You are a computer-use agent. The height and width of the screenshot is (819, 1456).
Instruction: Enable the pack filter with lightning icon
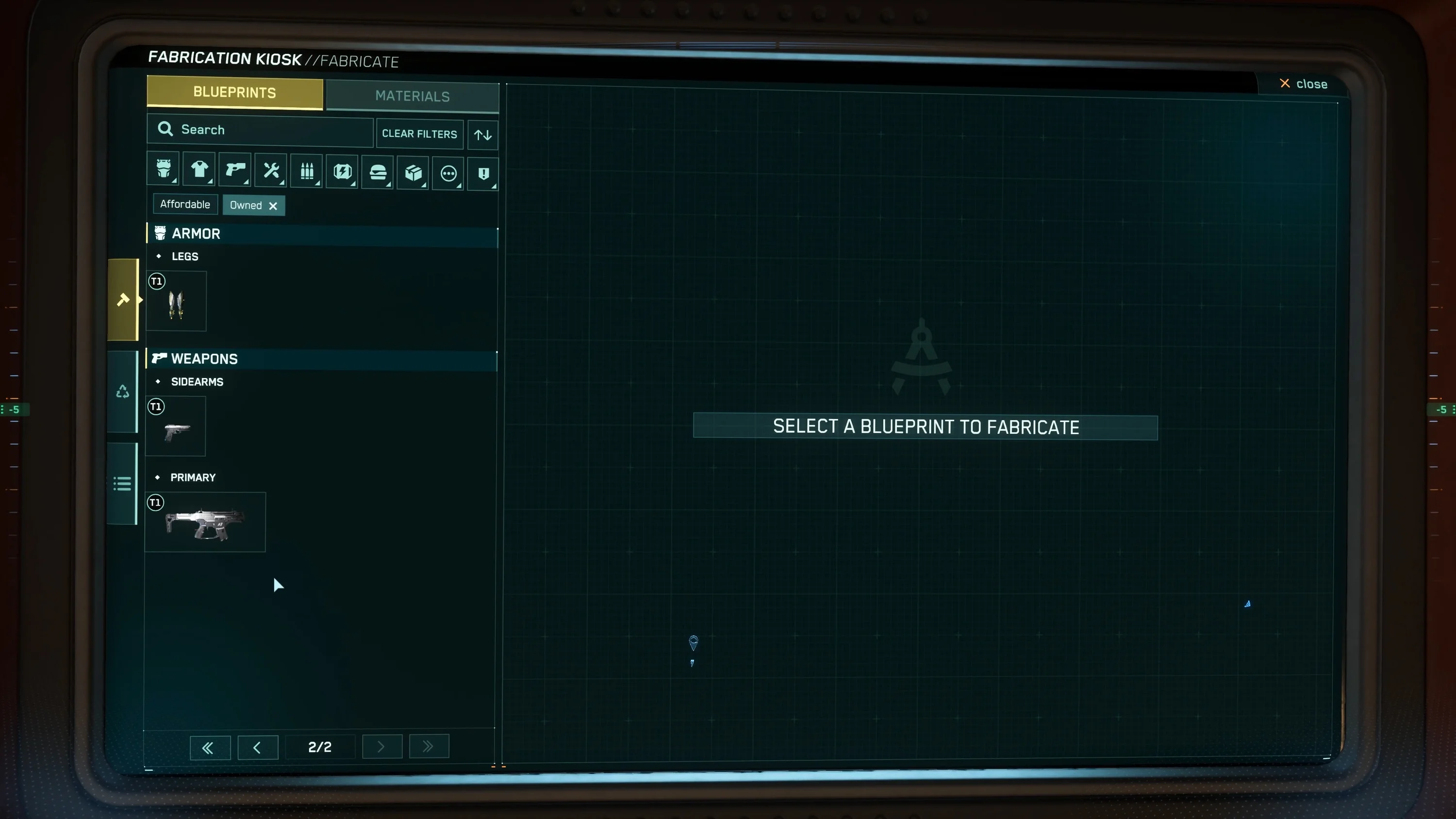(342, 171)
